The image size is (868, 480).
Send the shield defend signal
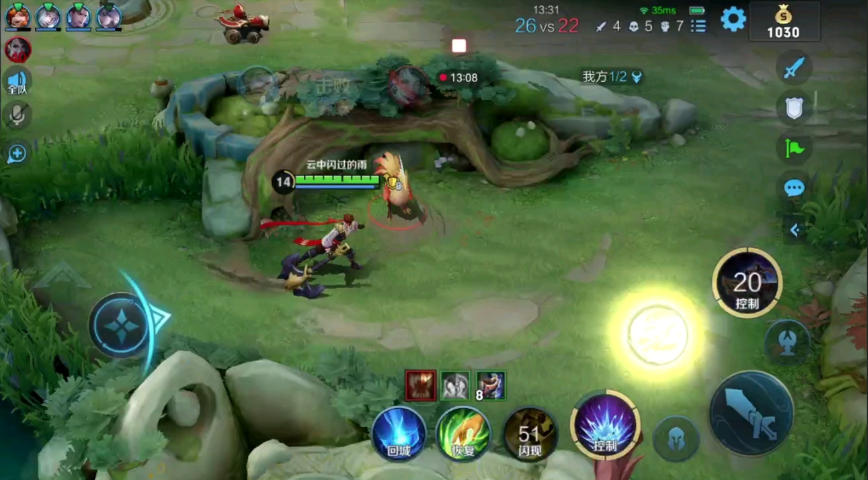(794, 108)
